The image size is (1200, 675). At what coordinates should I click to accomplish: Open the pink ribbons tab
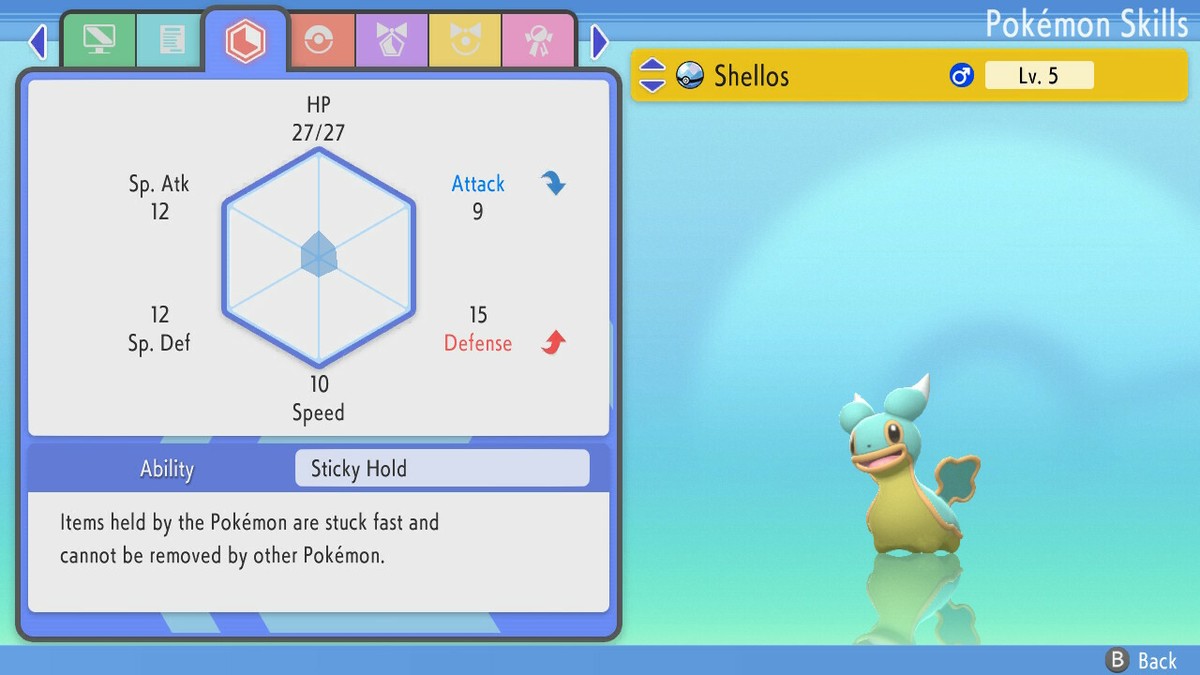click(x=537, y=40)
